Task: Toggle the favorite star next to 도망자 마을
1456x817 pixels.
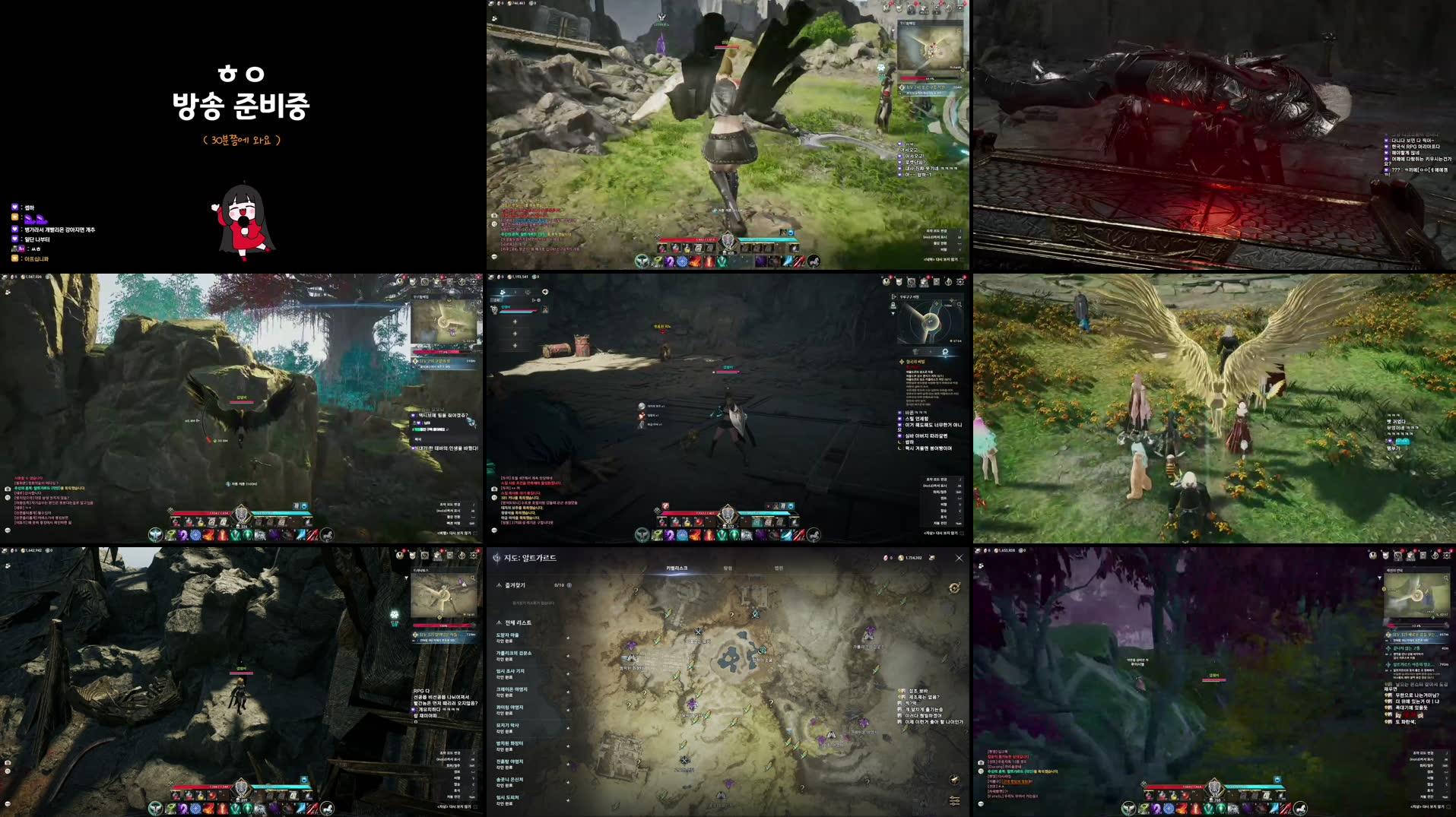Action: coord(568,638)
